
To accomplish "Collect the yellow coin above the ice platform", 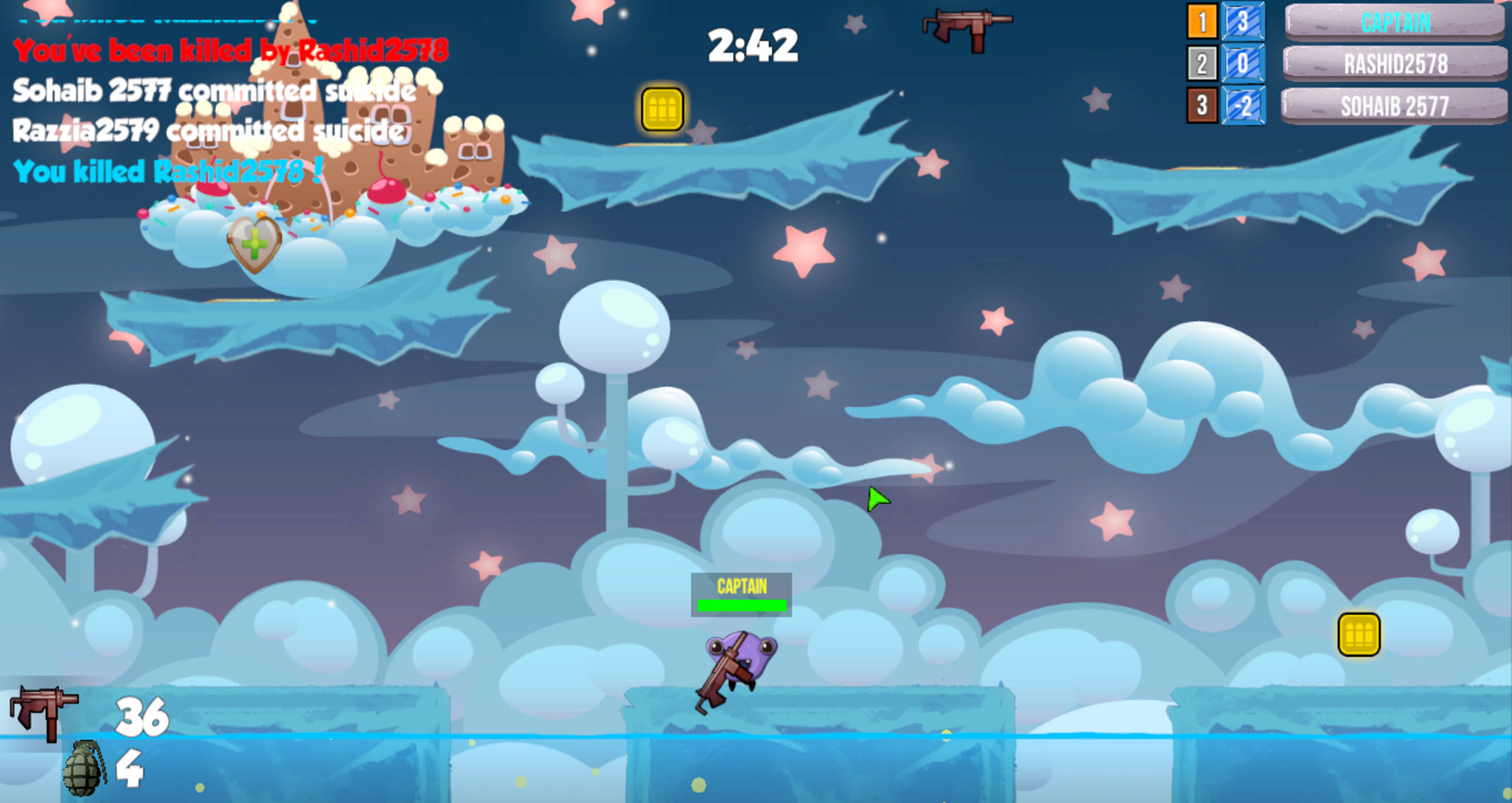I will click(x=661, y=110).
